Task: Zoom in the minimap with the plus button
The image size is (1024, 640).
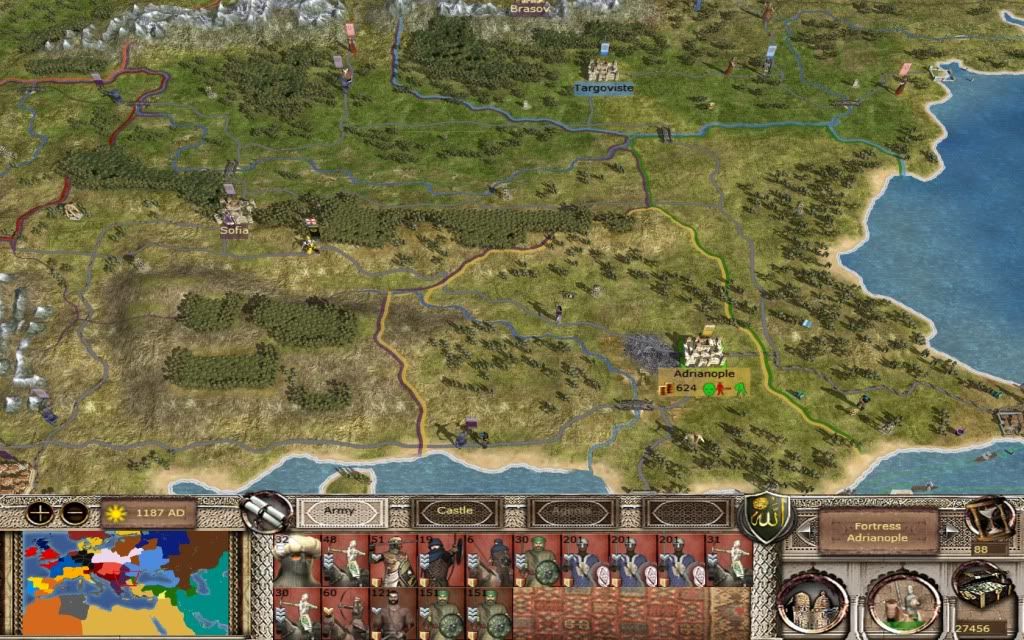Action: [40, 514]
